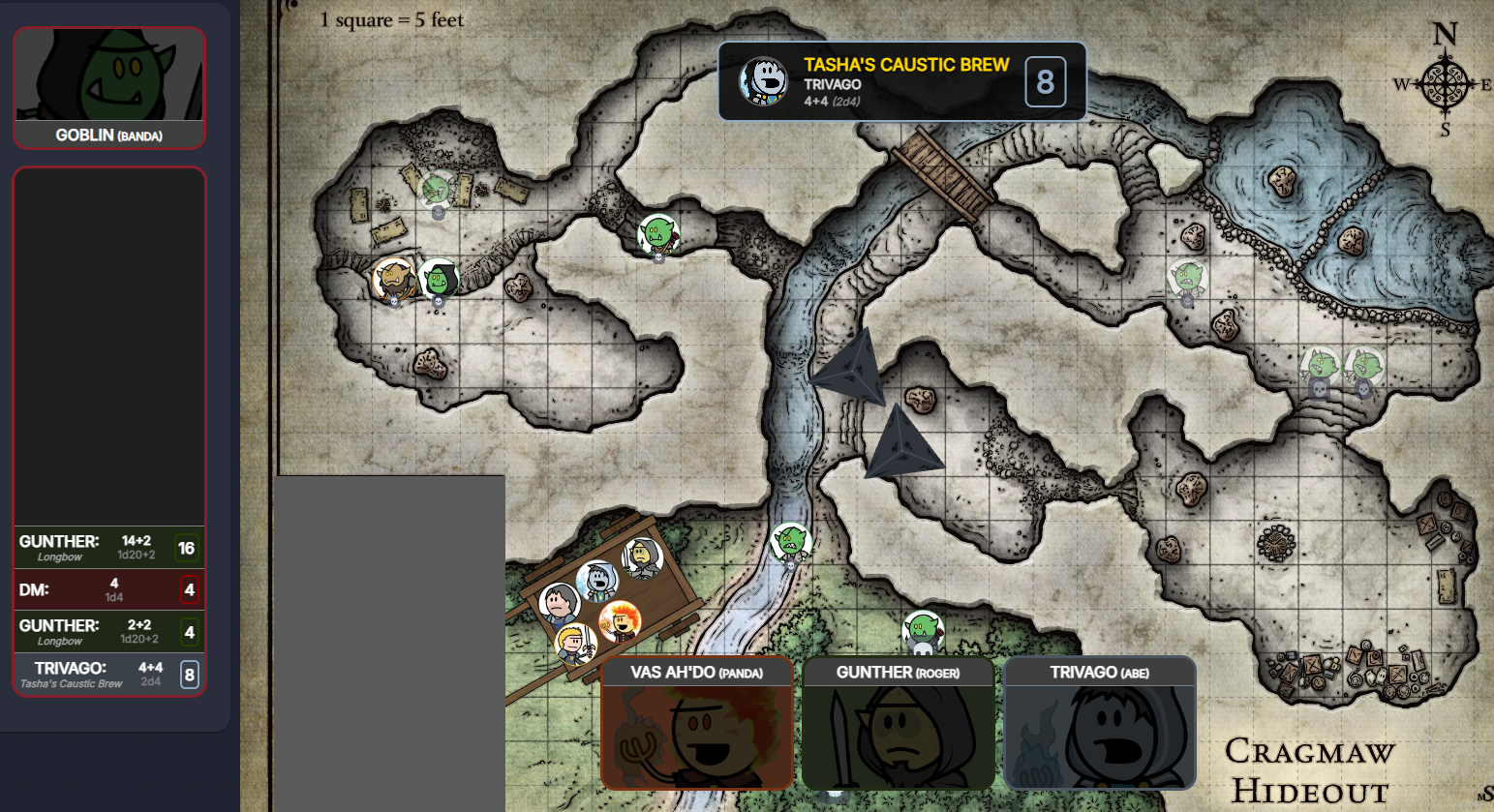Click the spell icon on the Tasha's Caustic Brew banner

click(x=764, y=80)
